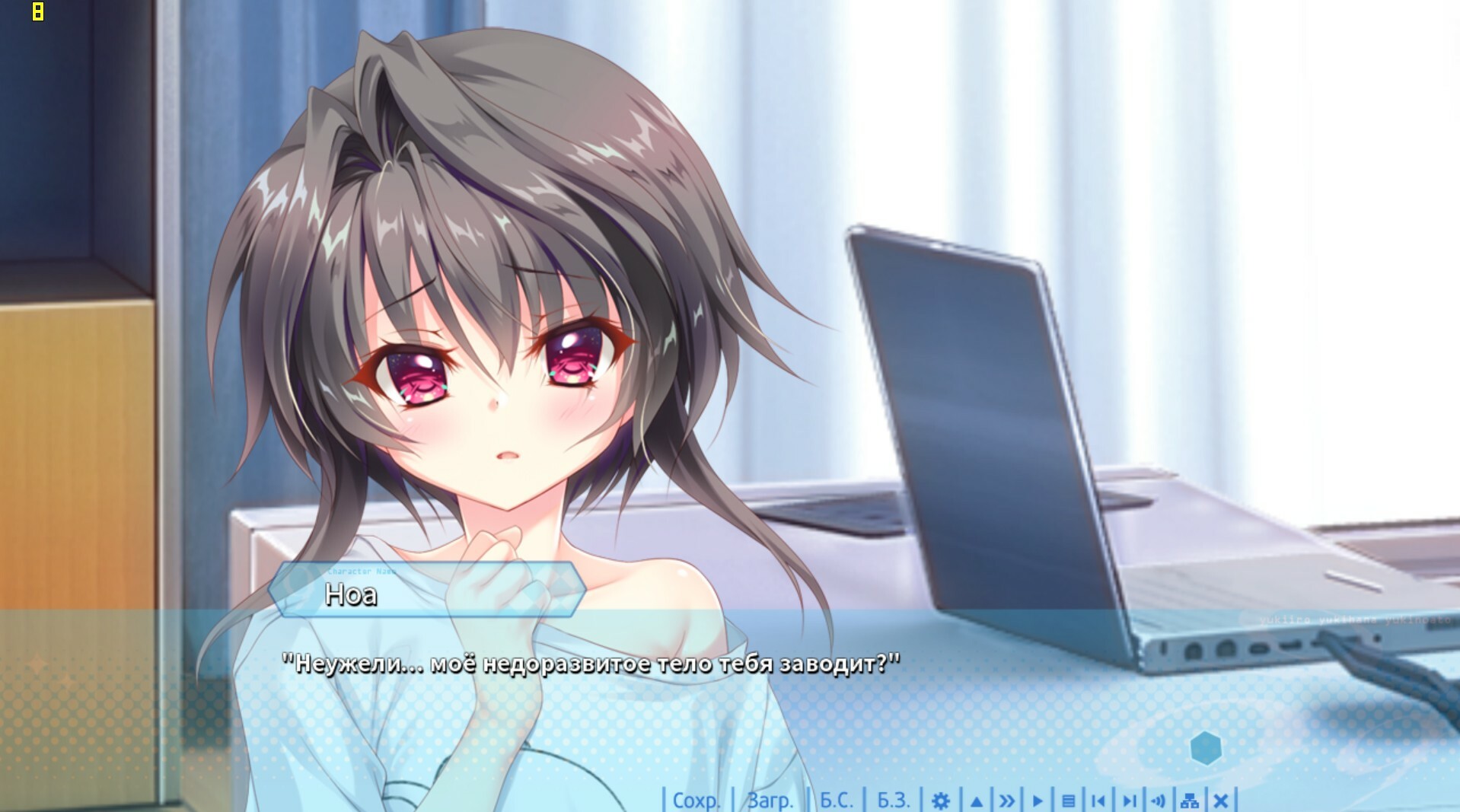
Task: Open the flowchart diagram icon
Action: tap(1190, 801)
